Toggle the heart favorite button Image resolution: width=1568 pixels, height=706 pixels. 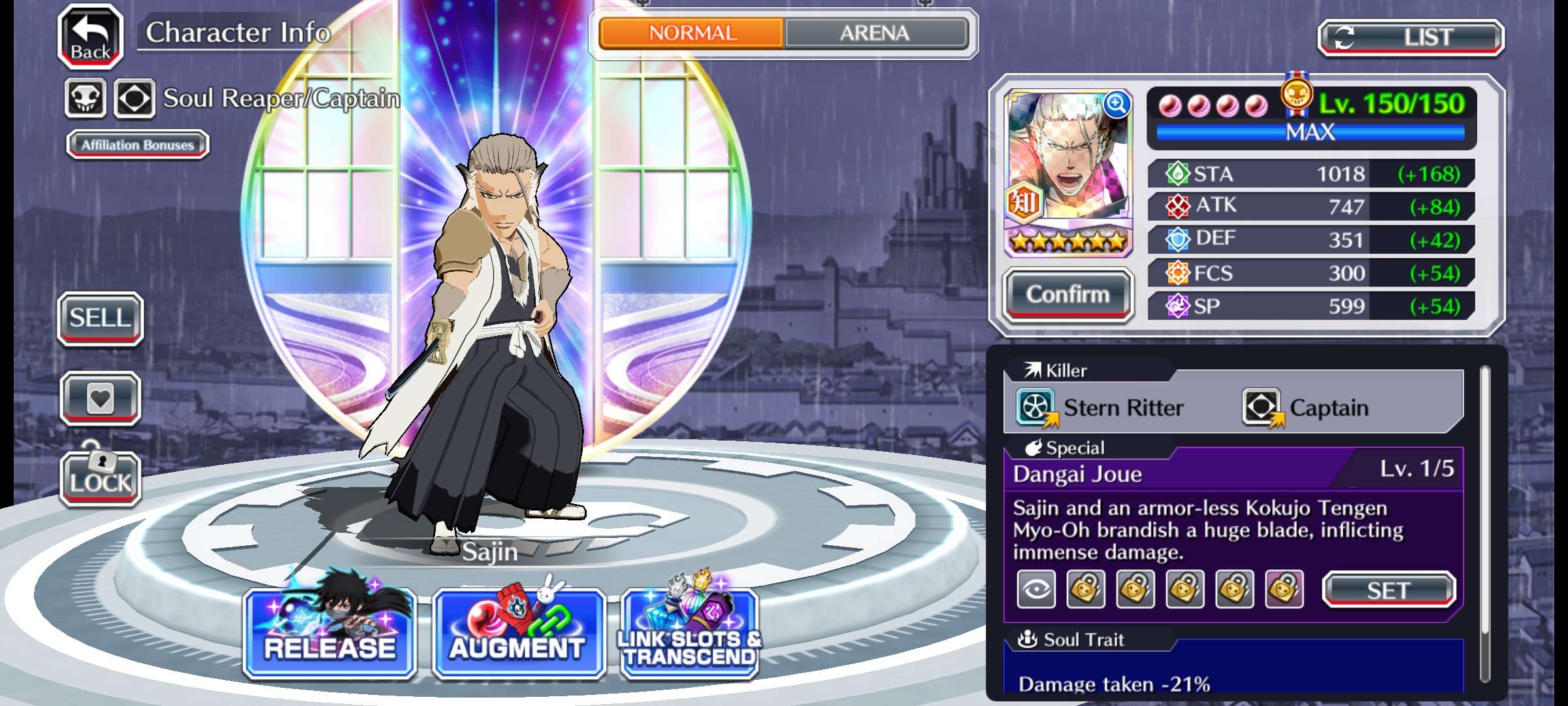click(x=101, y=398)
